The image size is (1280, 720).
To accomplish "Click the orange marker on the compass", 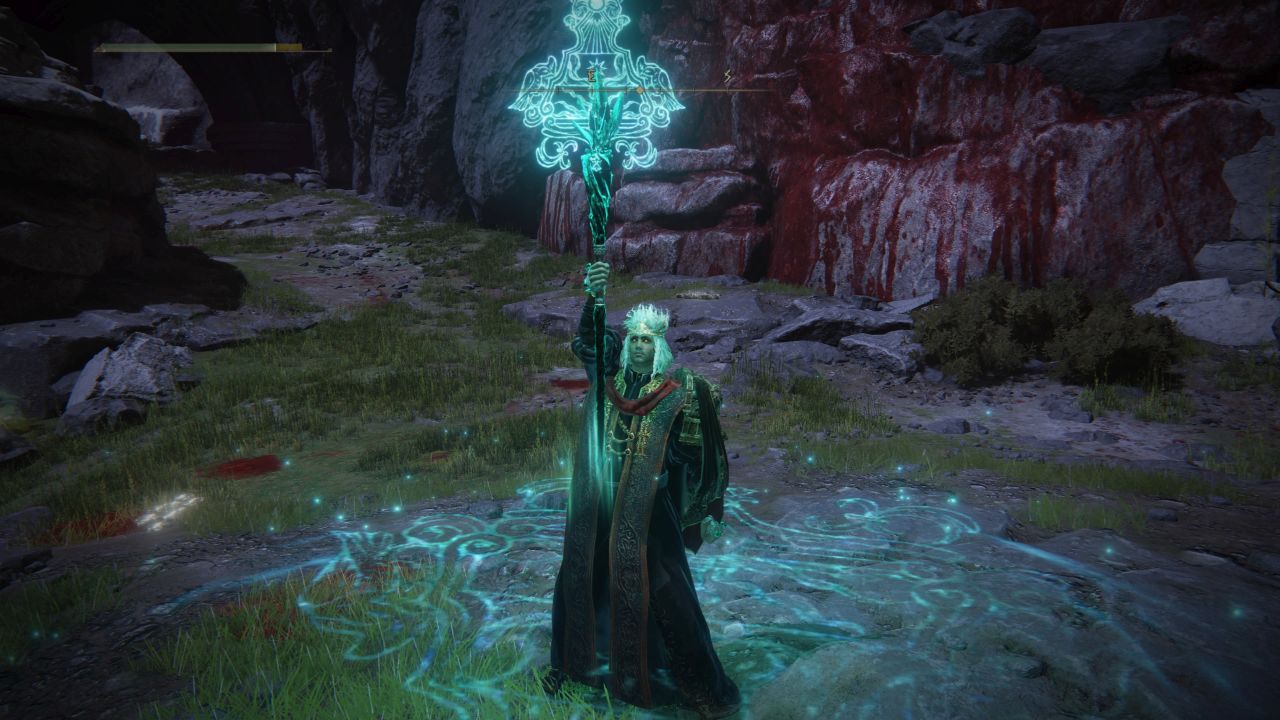I will coord(640,90).
